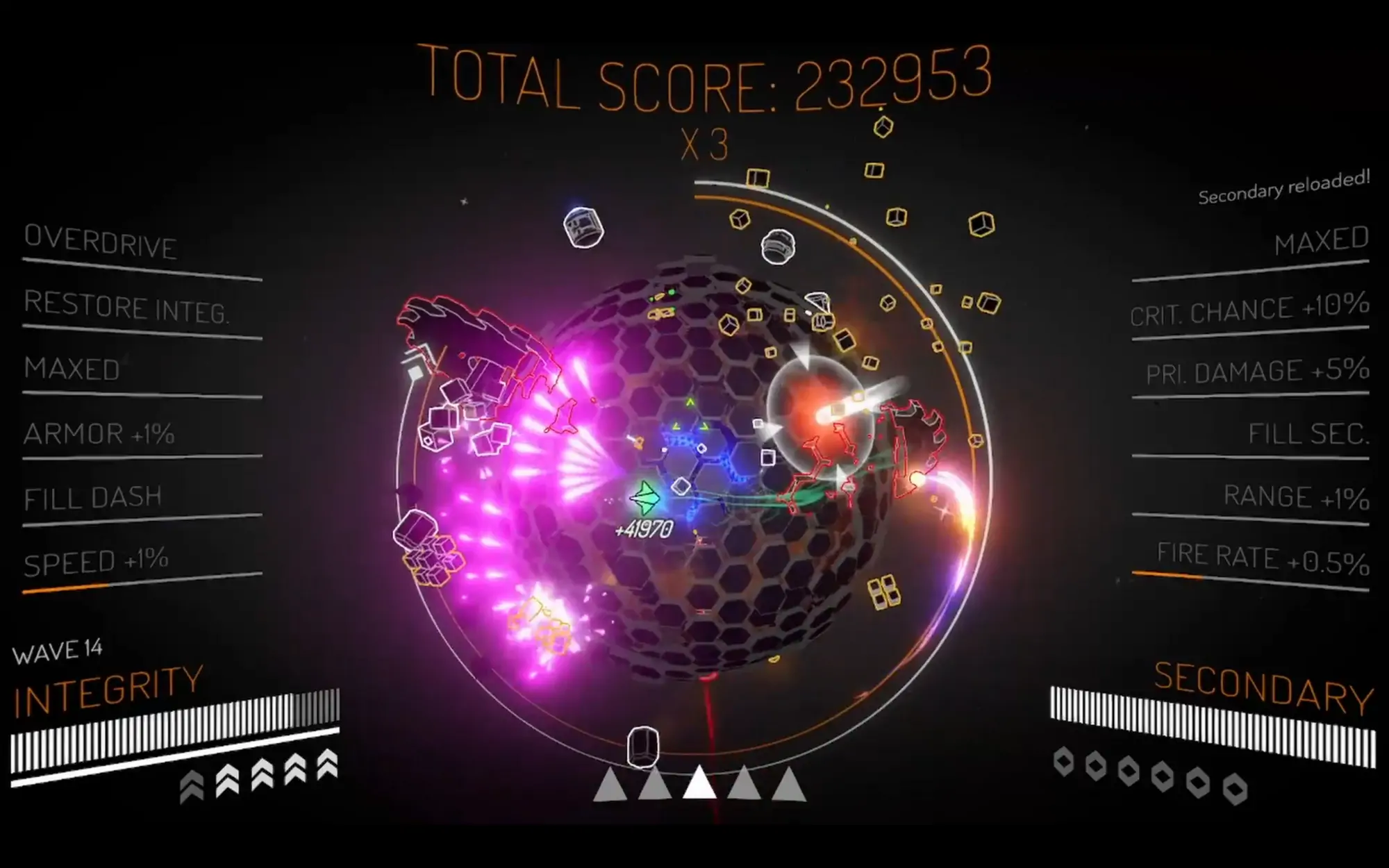Viewport: 1389px width, 868px height.
Task: Select the Overdrive upgrade entry
Action: pyautogui.click(x=101, y=242)
